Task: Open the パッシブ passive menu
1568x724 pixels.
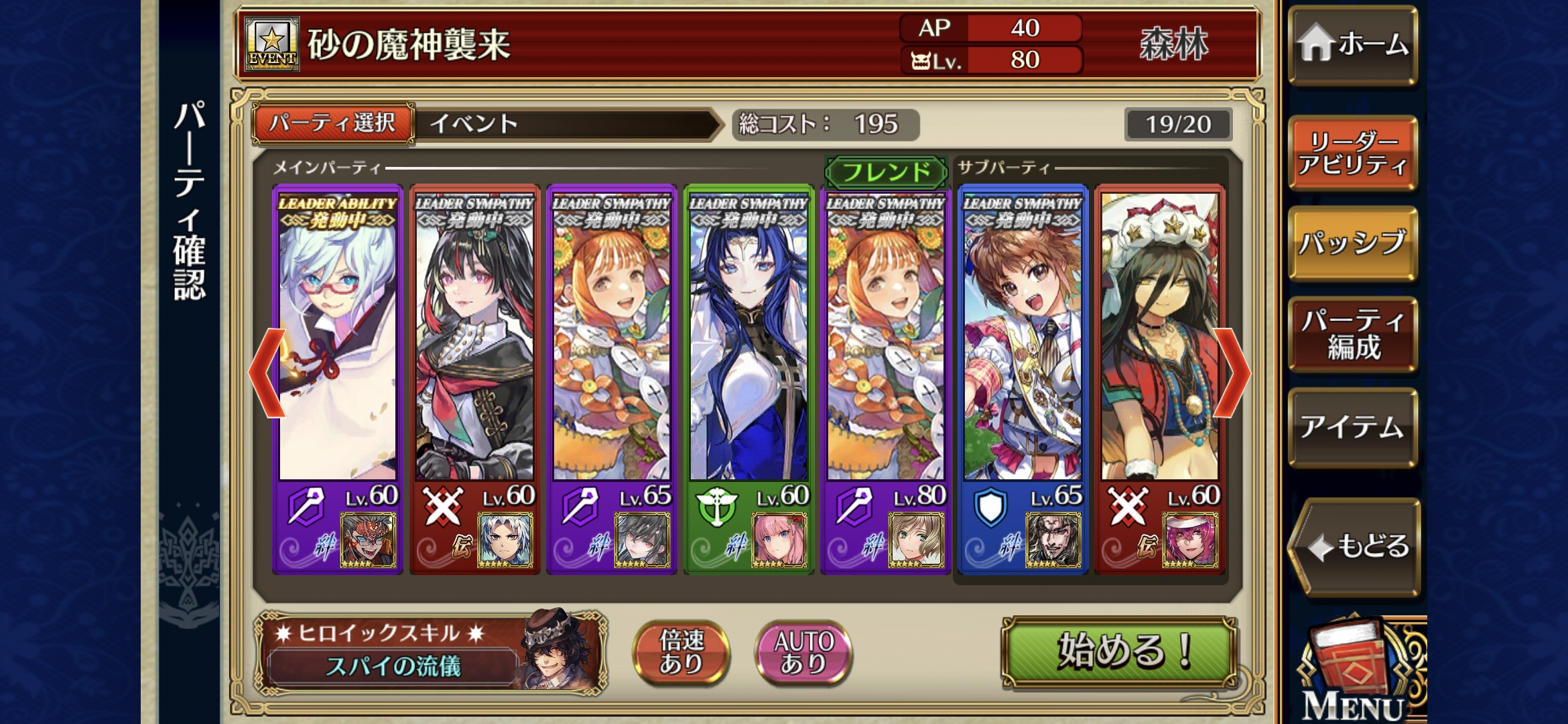Action: pos(1352,243)
